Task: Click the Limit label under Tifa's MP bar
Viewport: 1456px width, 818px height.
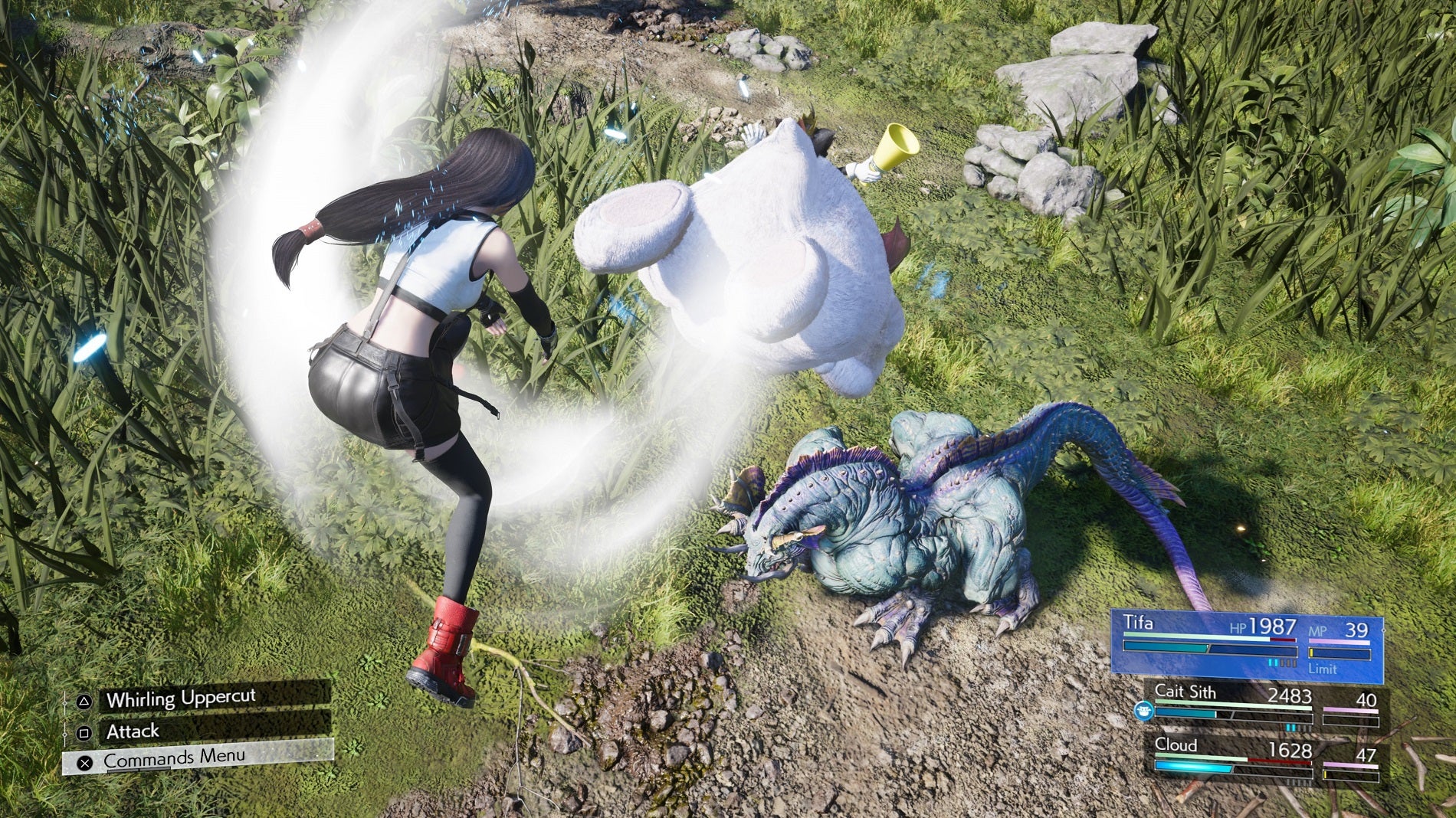Action: [1323, 669]
